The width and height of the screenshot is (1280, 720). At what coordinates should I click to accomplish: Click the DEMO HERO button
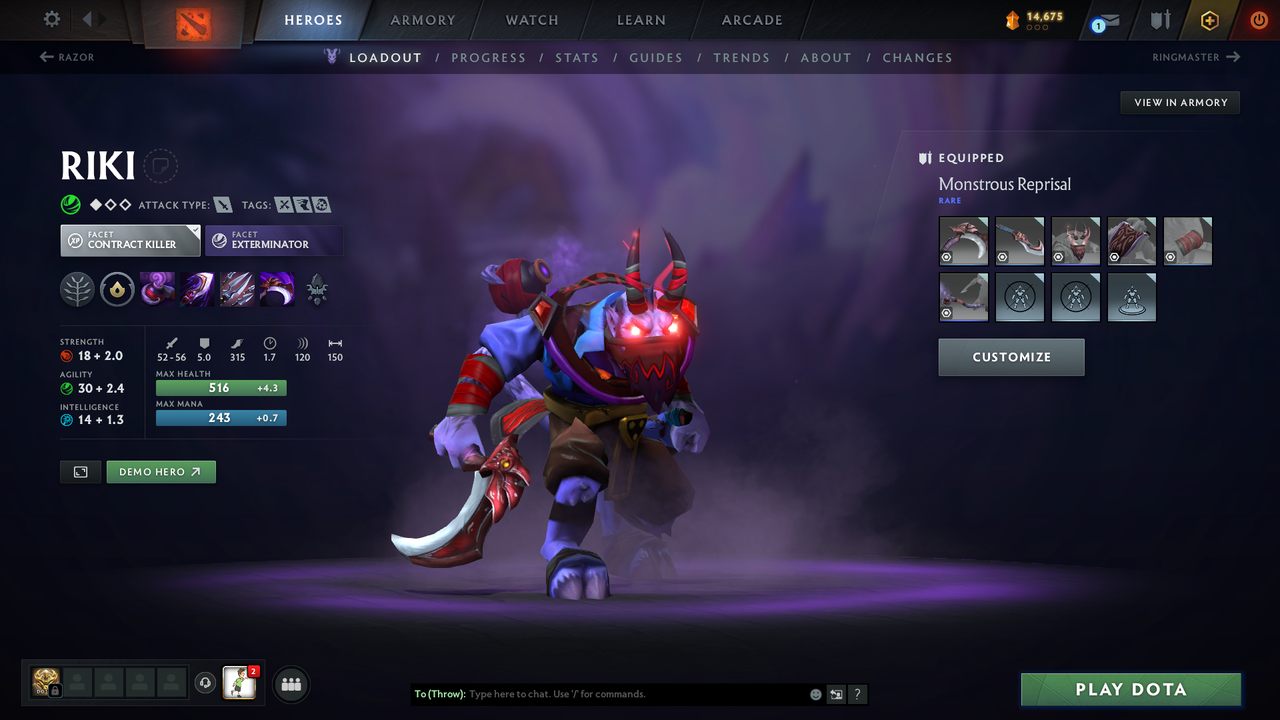coord(161,471)
